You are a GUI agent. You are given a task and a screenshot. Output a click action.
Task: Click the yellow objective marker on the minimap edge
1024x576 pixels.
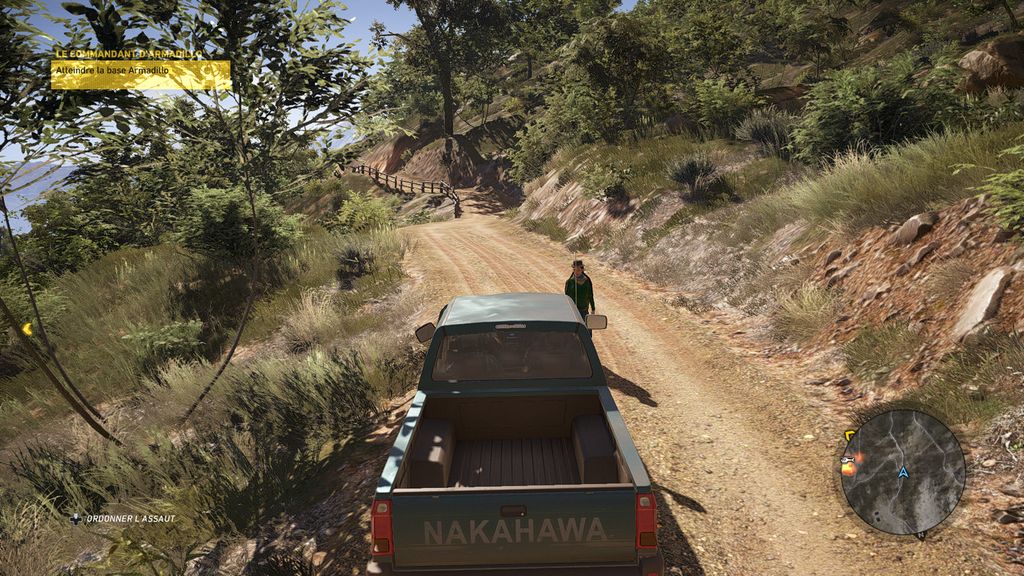(x=850, y=436)
